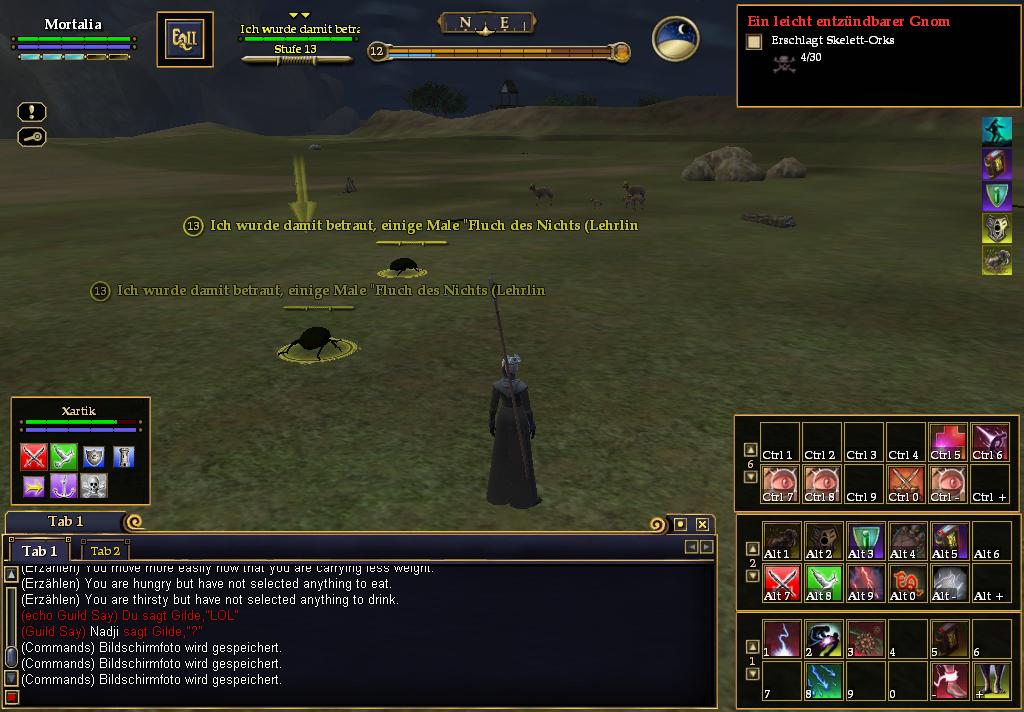Select the Mortalia player name frame
Viewport: 1024px width, 712px height.
pos(73,25)
